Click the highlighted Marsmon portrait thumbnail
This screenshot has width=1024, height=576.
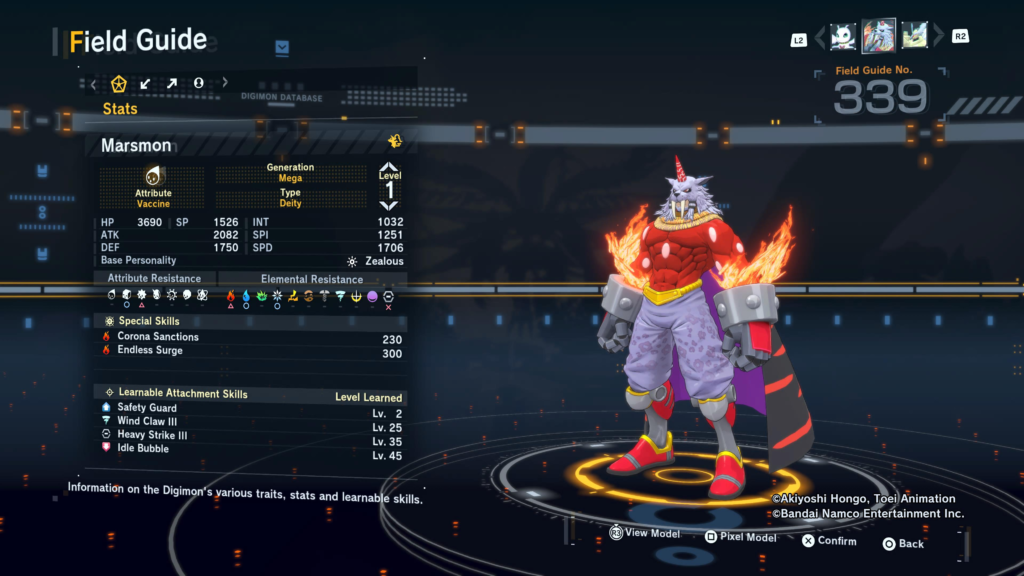point(879,37)
